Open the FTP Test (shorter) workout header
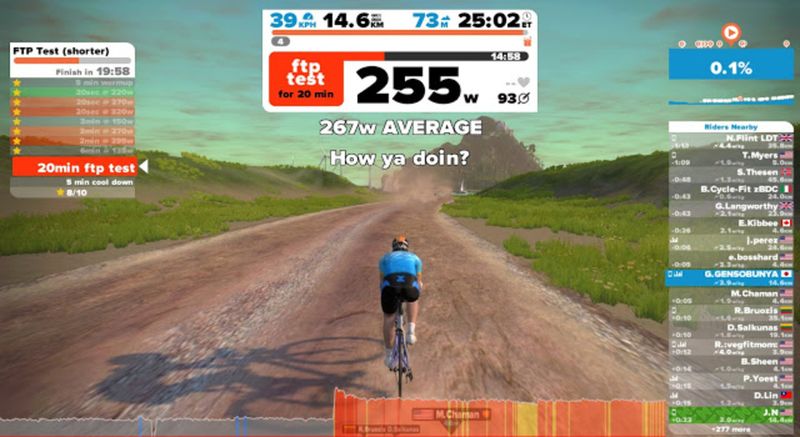 (76, 50)
